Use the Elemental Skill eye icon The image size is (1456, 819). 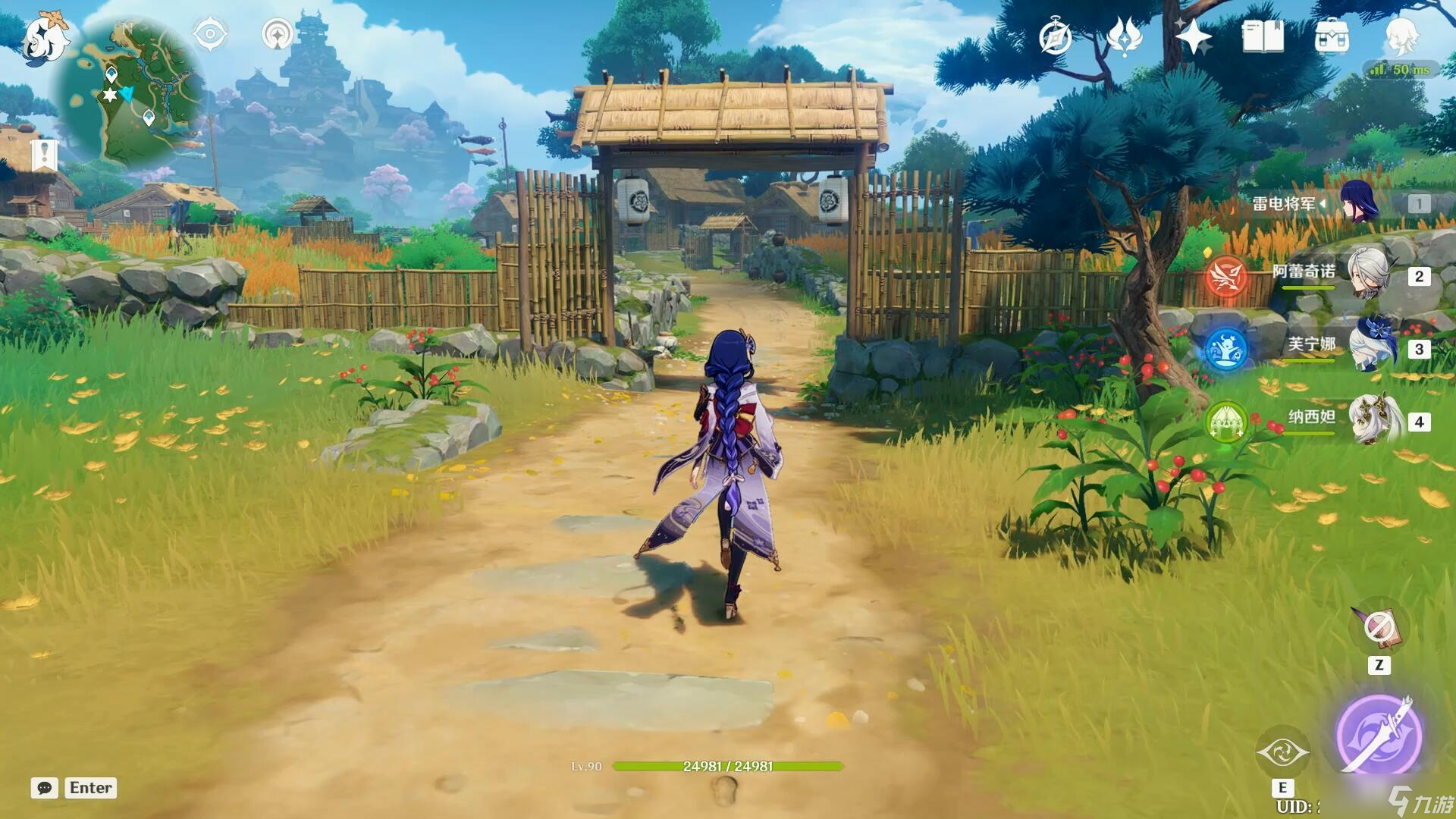[x=1282, y=752]
